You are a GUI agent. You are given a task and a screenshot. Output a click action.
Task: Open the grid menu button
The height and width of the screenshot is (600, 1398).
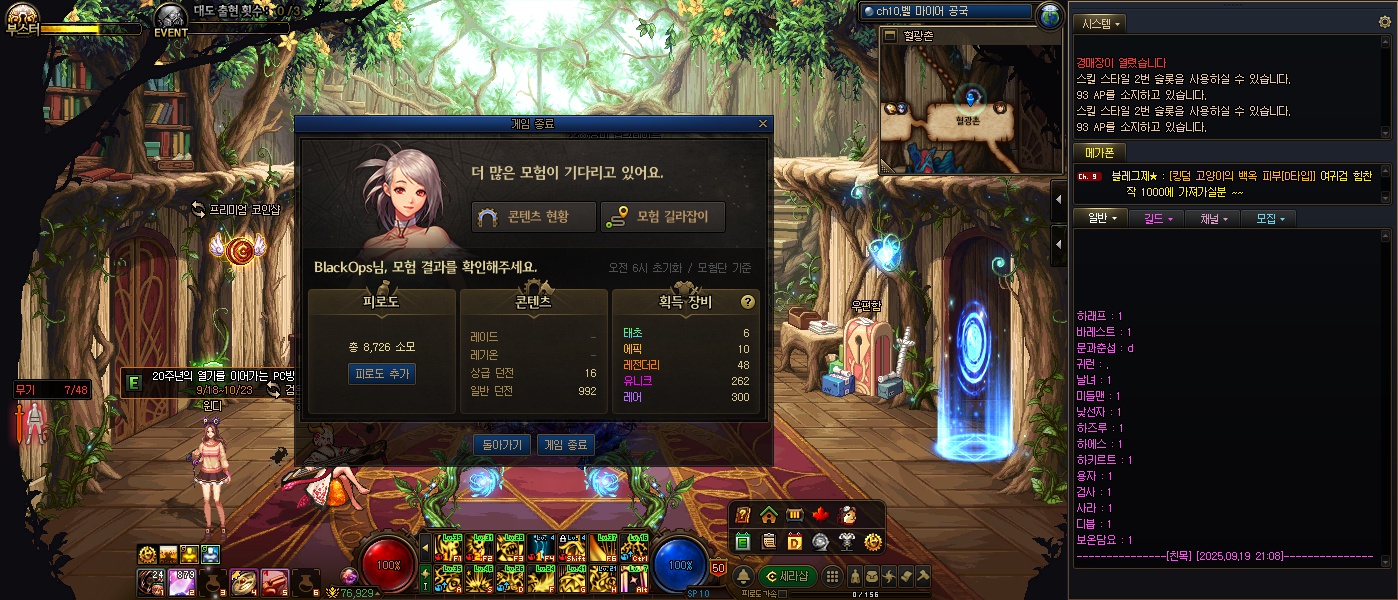832,577
